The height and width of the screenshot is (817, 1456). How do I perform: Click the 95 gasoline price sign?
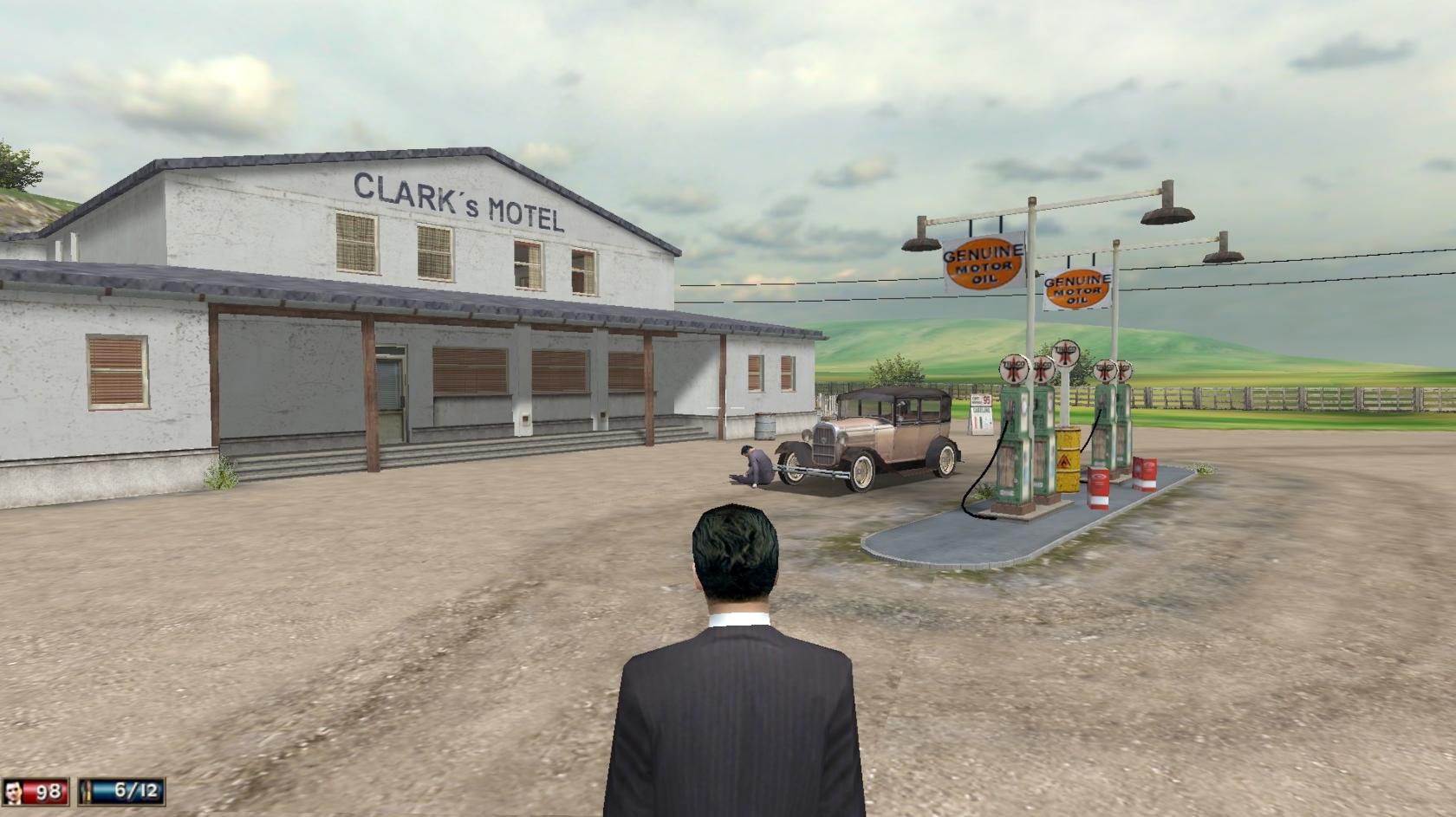coord(986,399)
